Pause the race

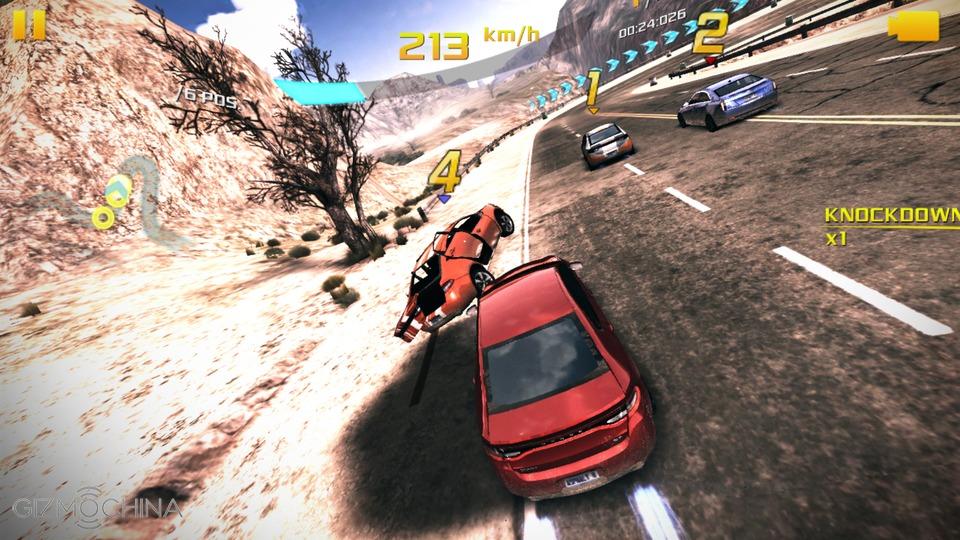point(29,24)
